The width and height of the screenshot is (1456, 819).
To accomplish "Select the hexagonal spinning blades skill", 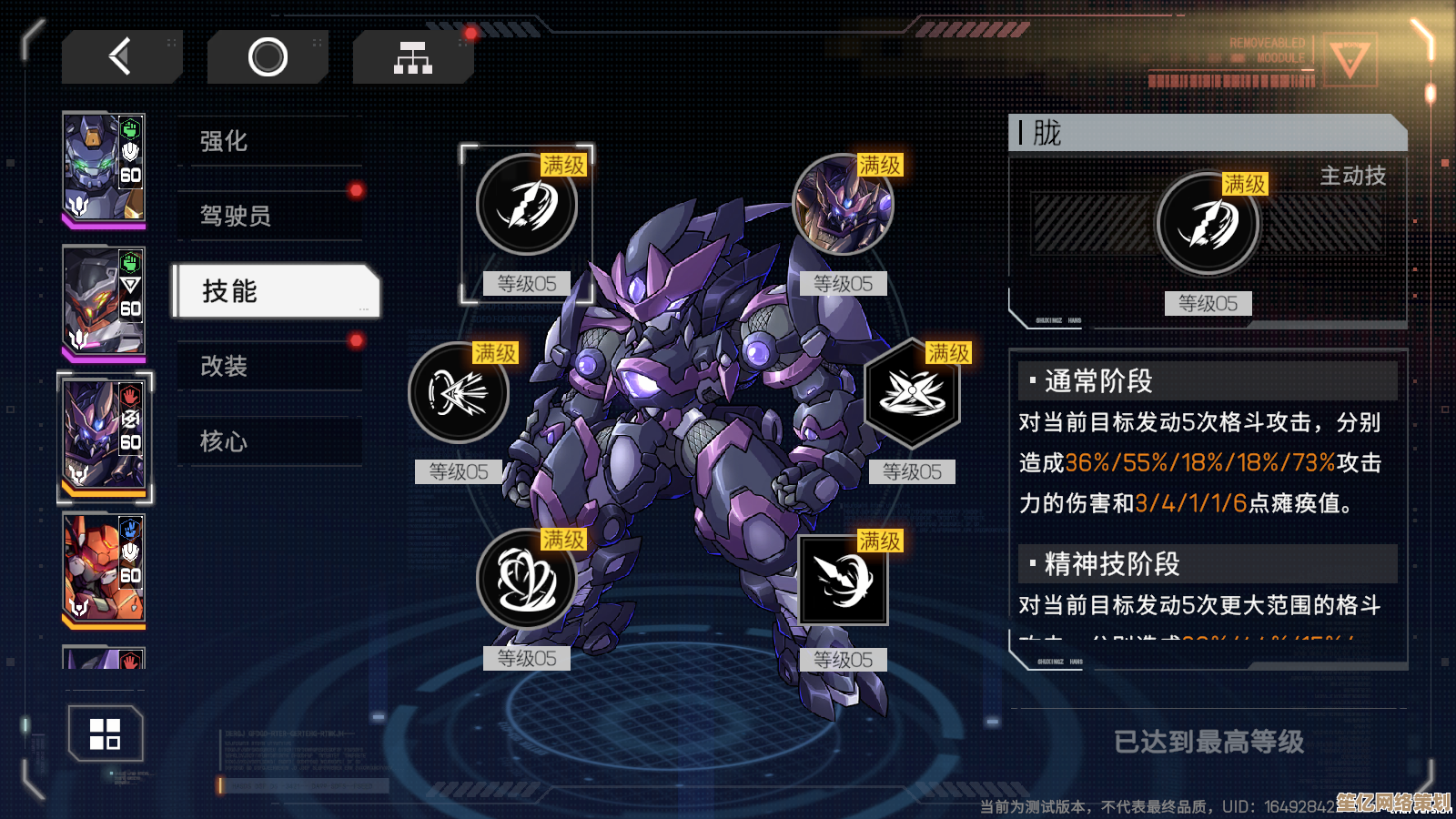I will [912, 393].
